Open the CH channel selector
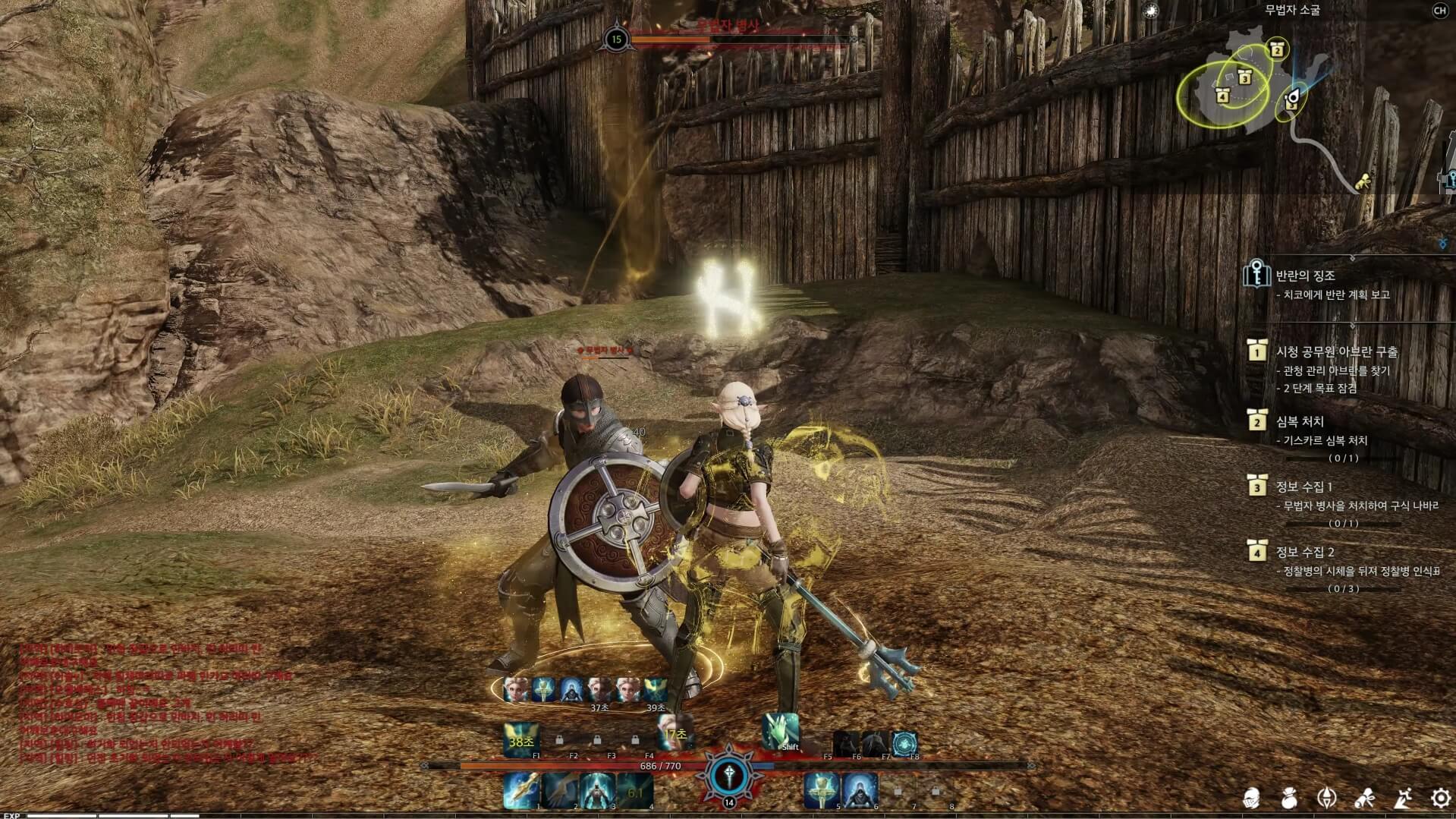This screenshot has height=819, width=1456. tap(1440, 12)
